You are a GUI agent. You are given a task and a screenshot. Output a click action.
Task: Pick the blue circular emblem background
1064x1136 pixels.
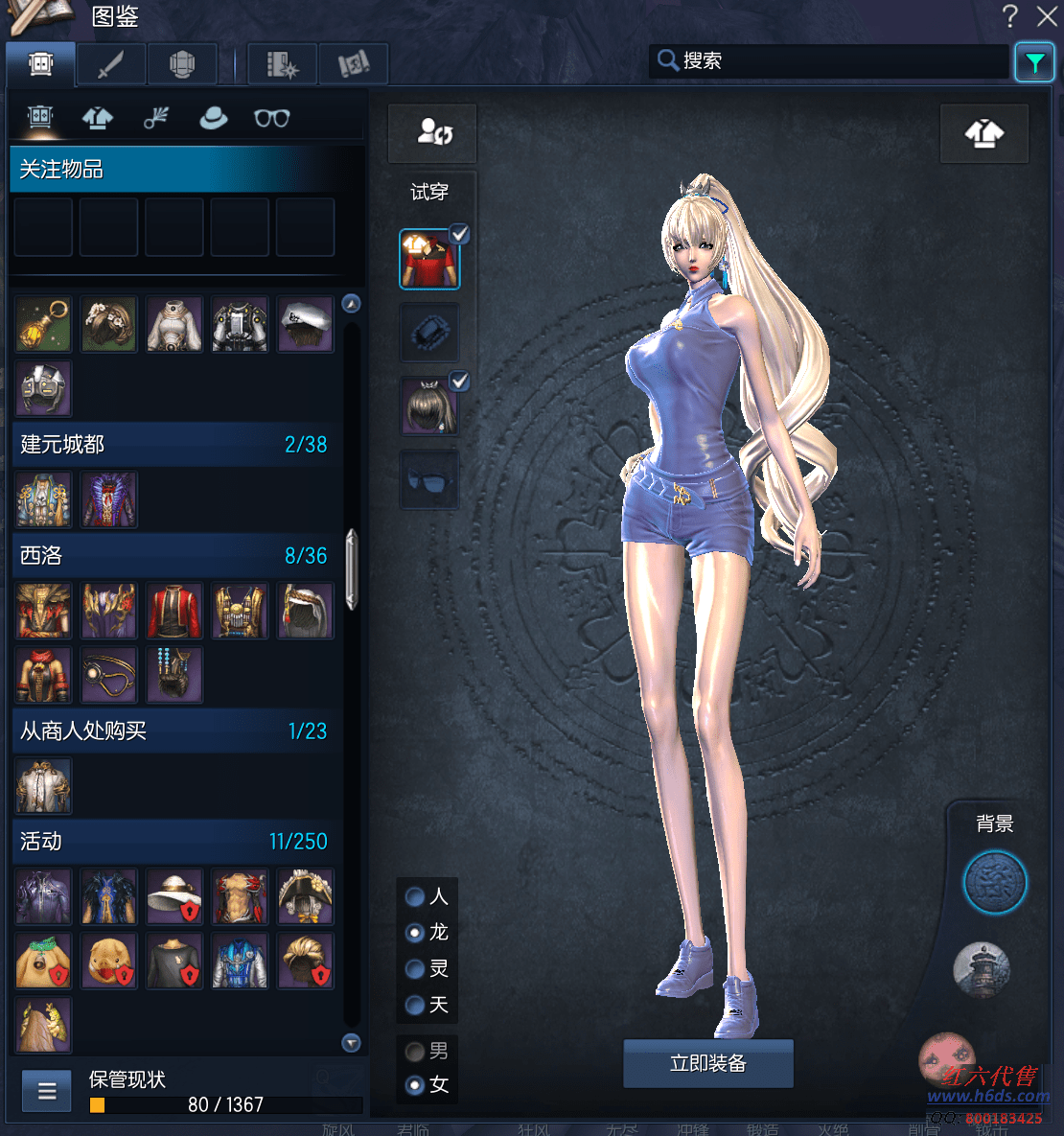click(x=994, y=883)
